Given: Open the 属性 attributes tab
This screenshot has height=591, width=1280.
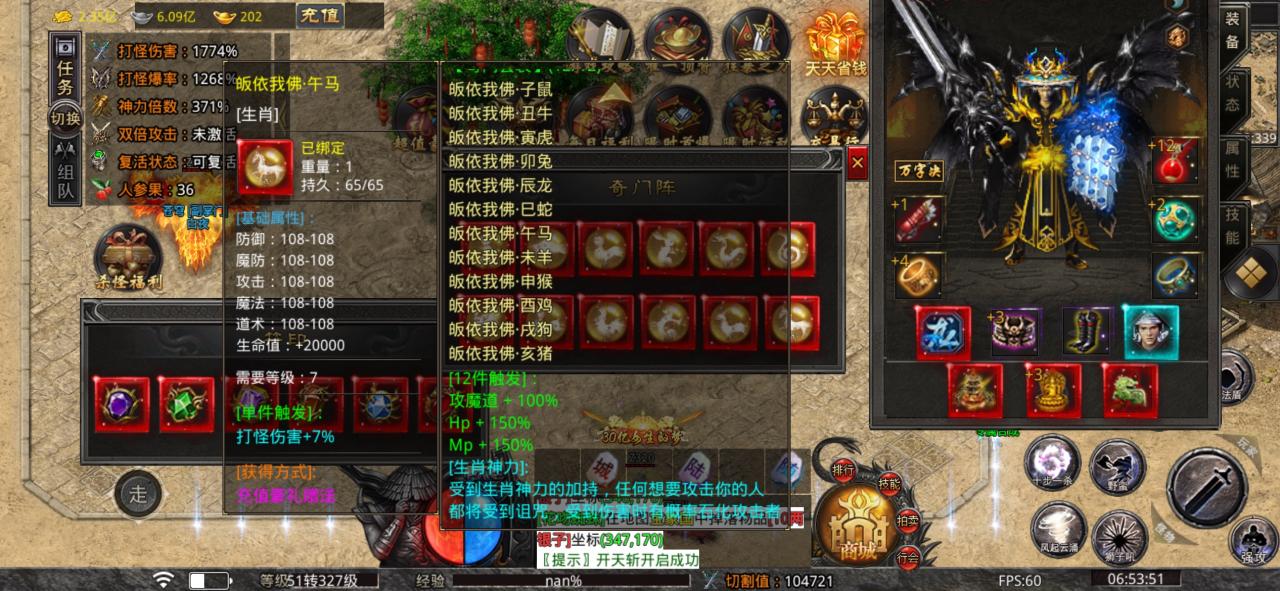Looking at the screenshot, I should pyautogui.click(x=1232, y=162).
